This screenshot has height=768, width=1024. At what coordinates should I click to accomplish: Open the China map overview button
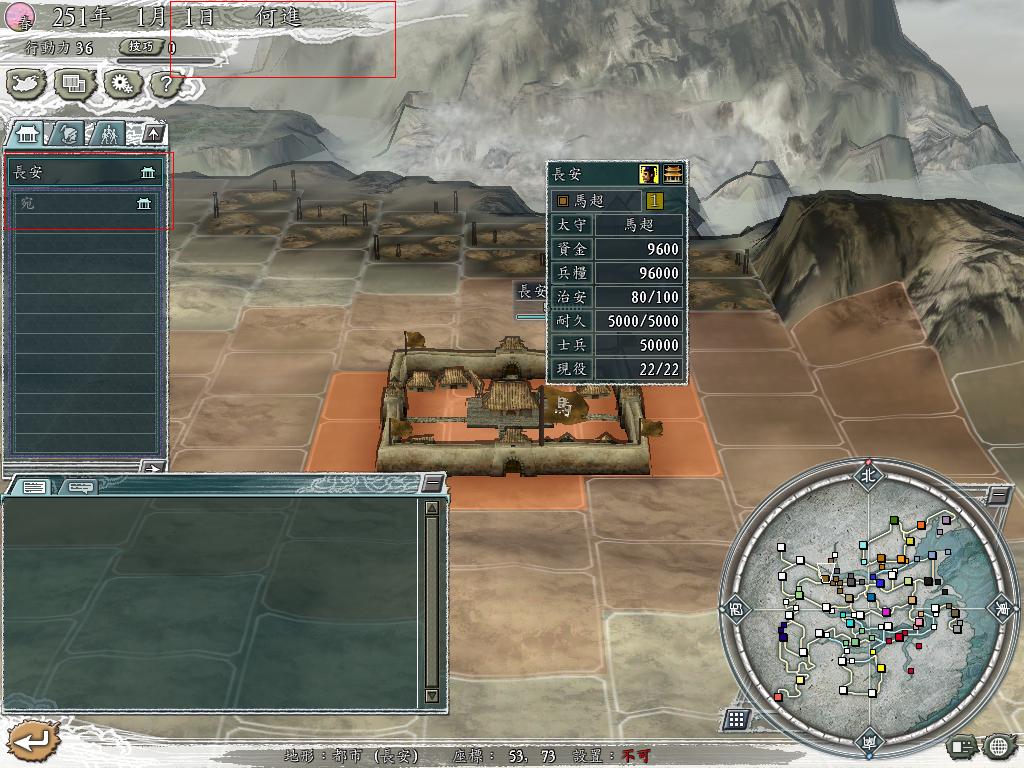click(x=26, y=84)
